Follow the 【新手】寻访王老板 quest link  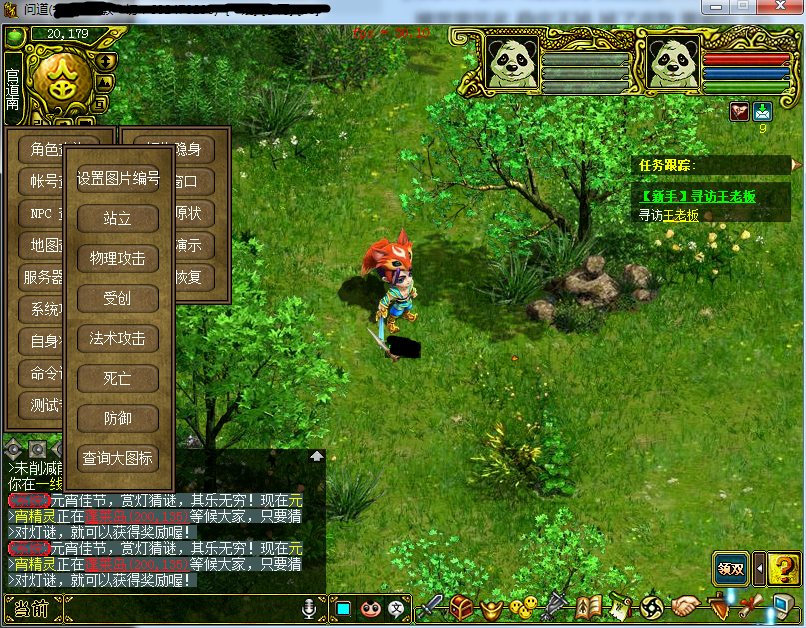698,196
